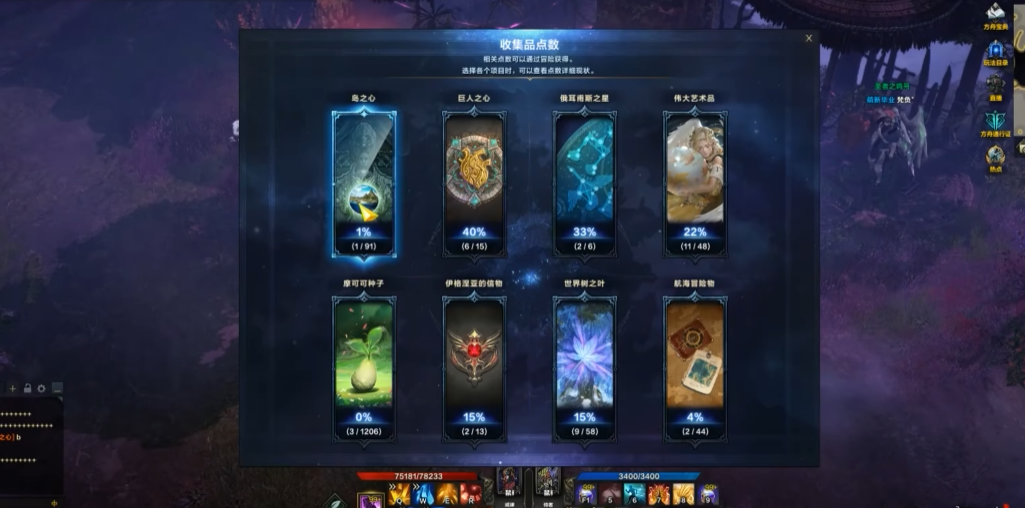The height and width of the screenshot is (508, 1025).
Task: Click the 直播 live stream icon
Action: (995, 86)
